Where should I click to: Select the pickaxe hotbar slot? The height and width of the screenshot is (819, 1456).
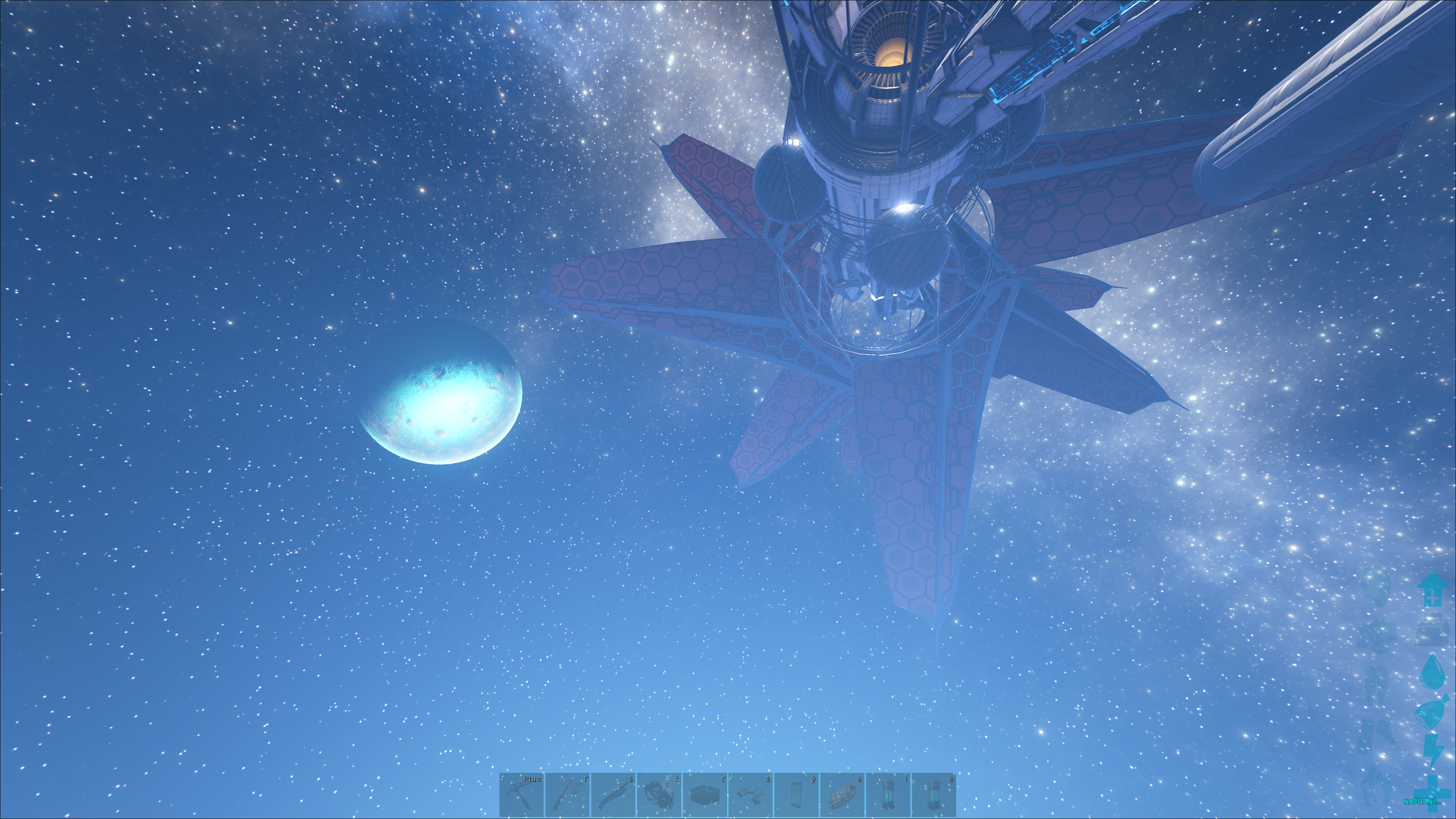click(x=522, y=795)
